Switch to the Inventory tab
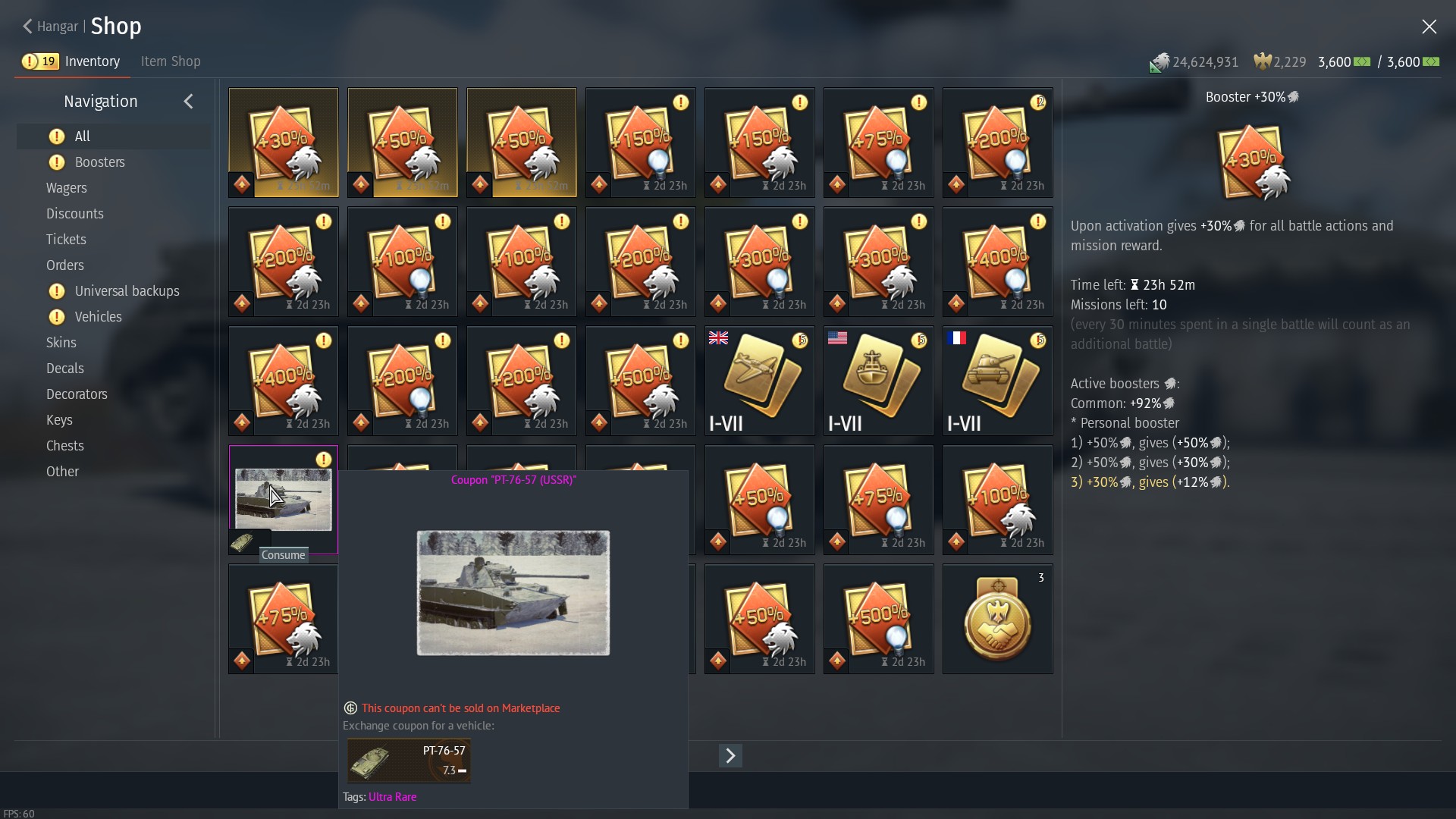 (91, 61)
